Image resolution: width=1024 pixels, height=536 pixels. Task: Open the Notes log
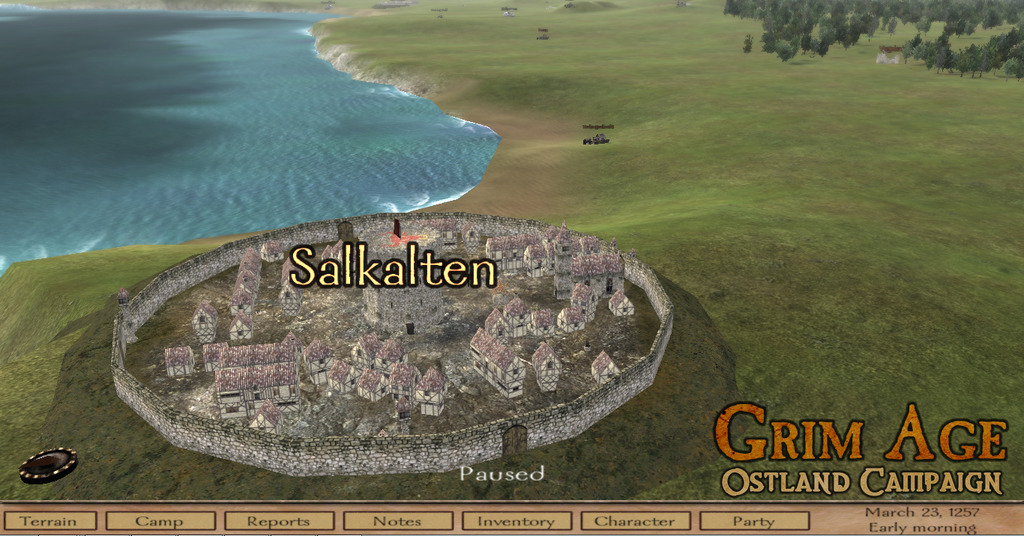[x=397, y=521]
